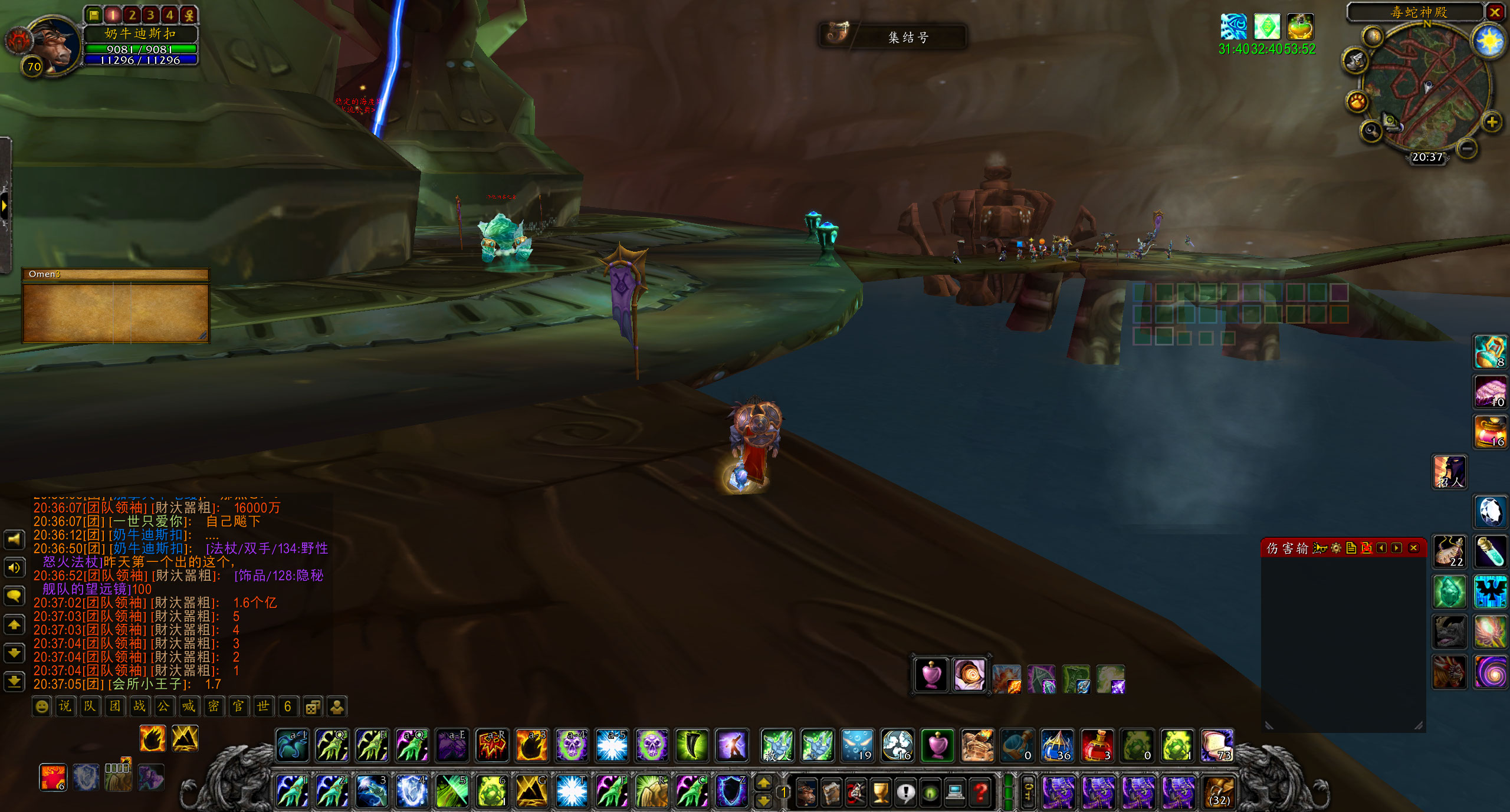This screenshot has width=1510, height=812.
Task: Zoom out the minimap
Action: [x=1468, y=149]
